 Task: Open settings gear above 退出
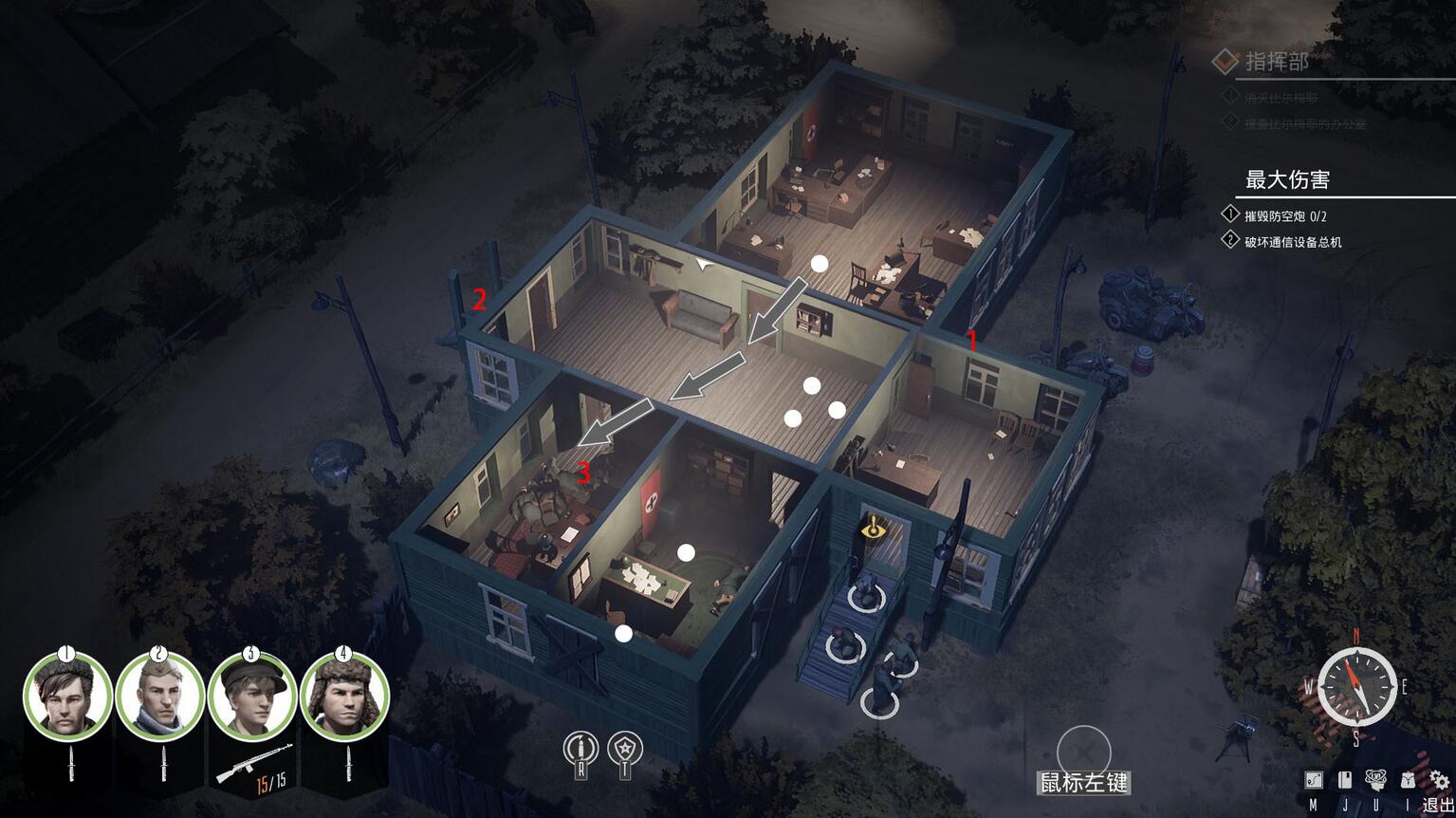[x=1438, y=780]
